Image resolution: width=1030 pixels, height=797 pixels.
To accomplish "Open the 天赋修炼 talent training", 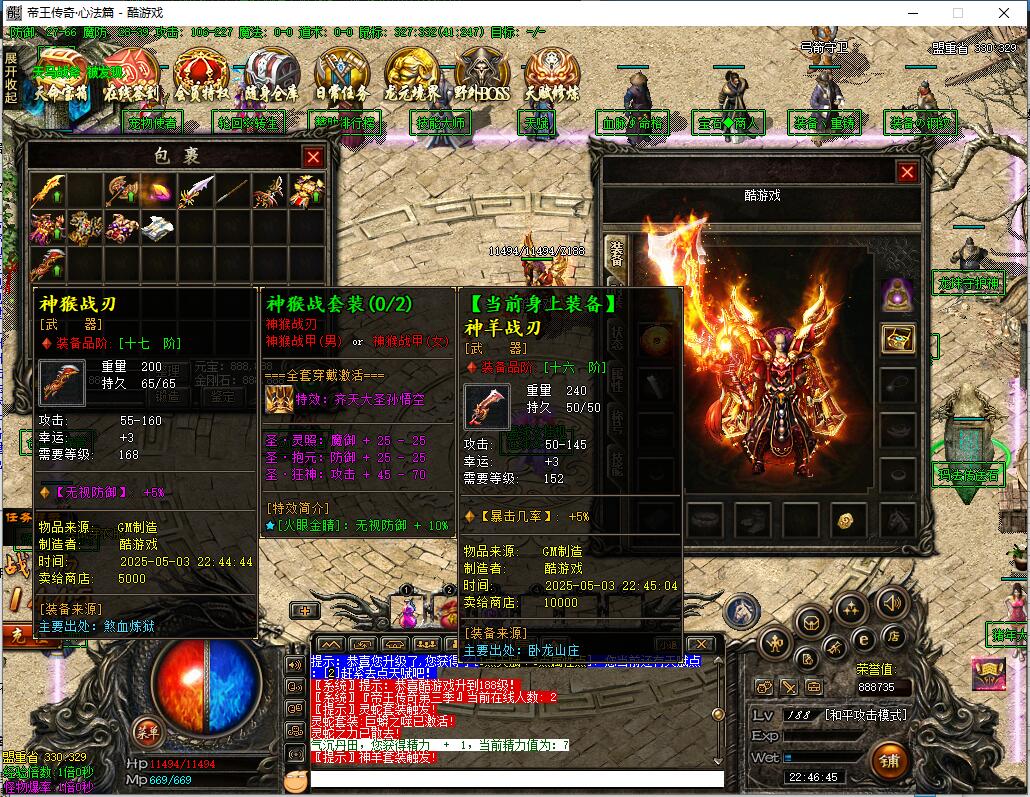I will (552, 78).
